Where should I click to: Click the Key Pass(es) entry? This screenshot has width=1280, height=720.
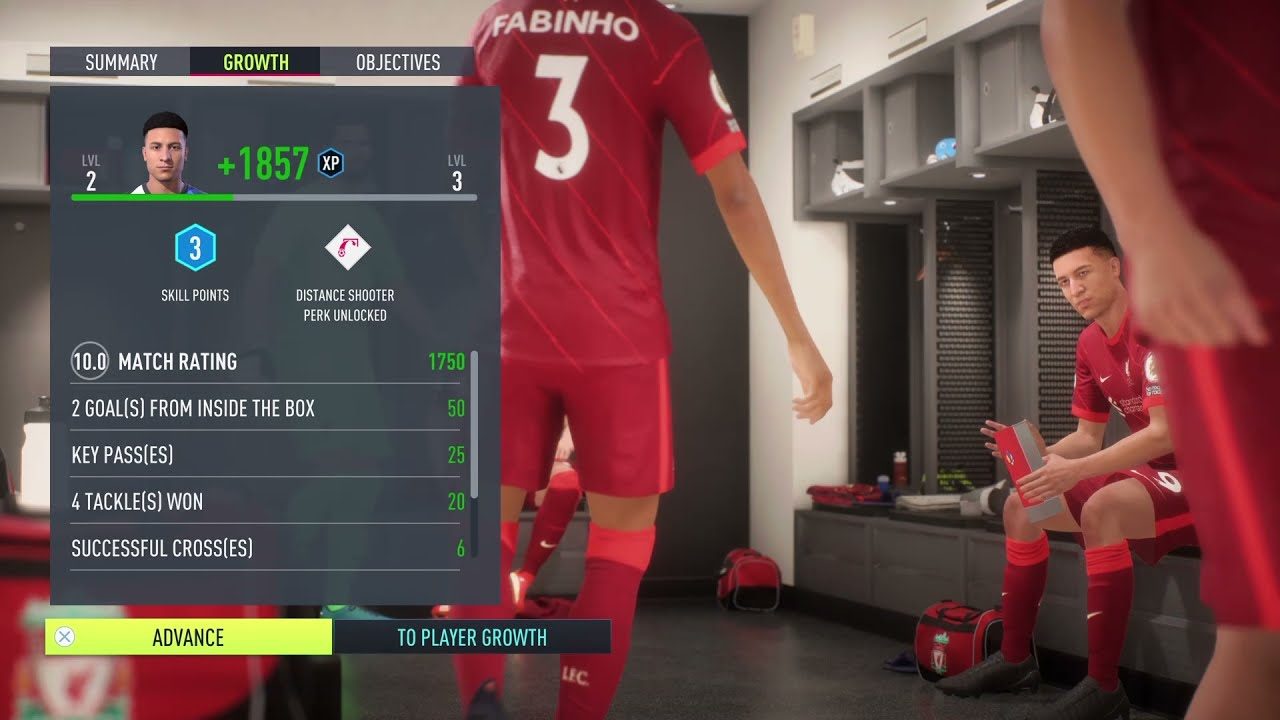(x=250, y=455)
